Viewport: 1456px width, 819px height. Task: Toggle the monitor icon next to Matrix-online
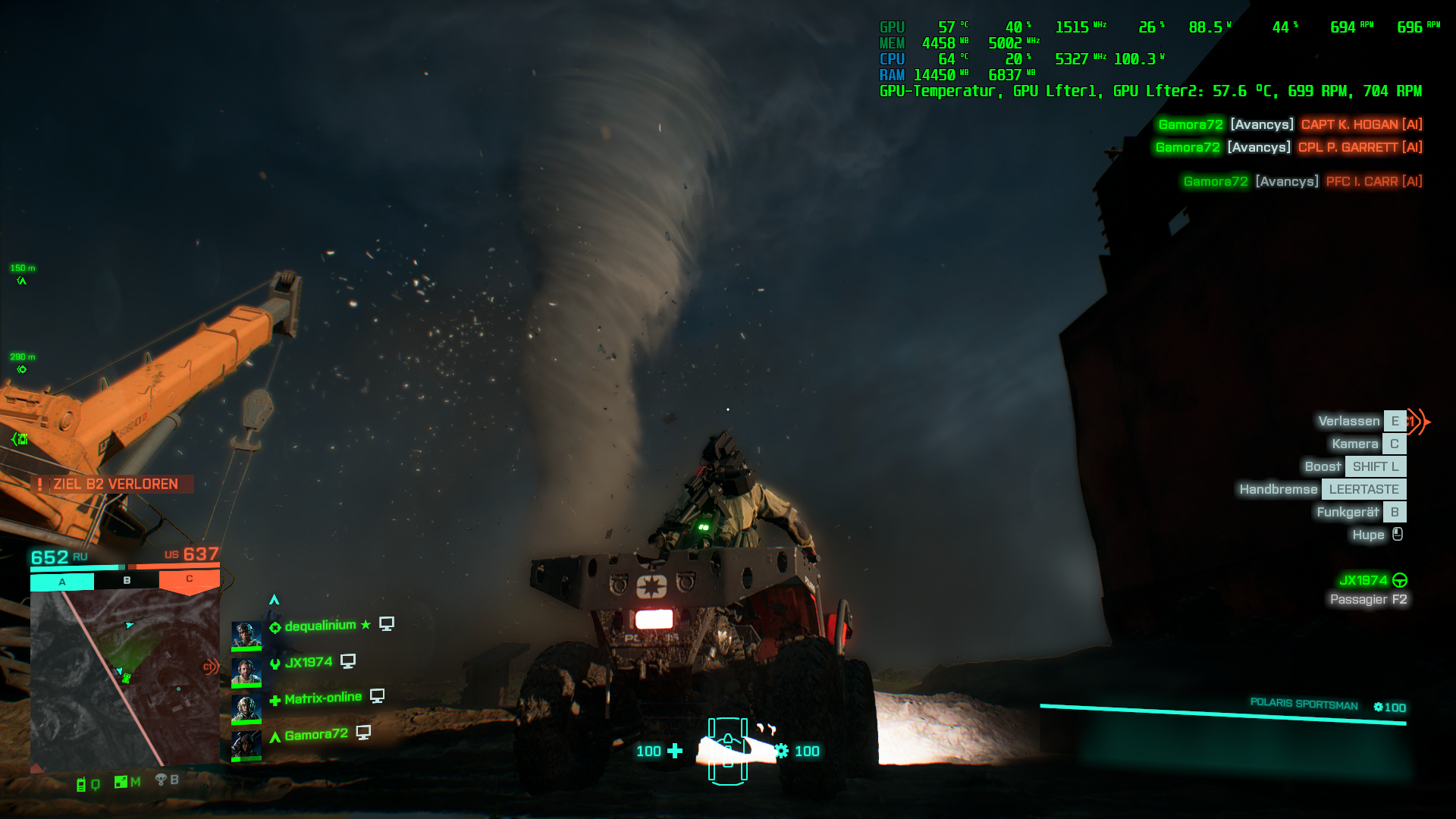click(378, 696)
